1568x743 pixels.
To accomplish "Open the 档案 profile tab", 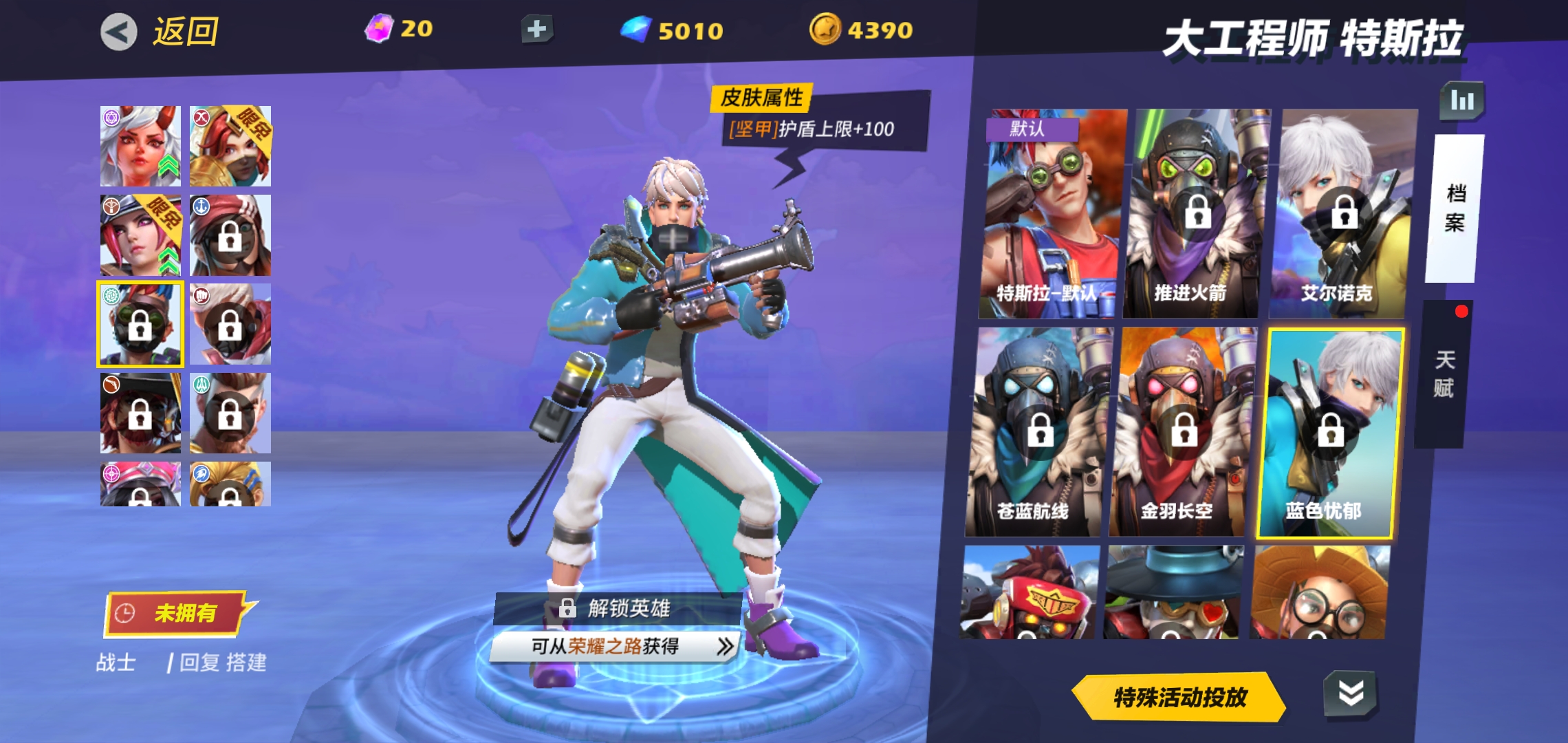I will pos(1454,208).
